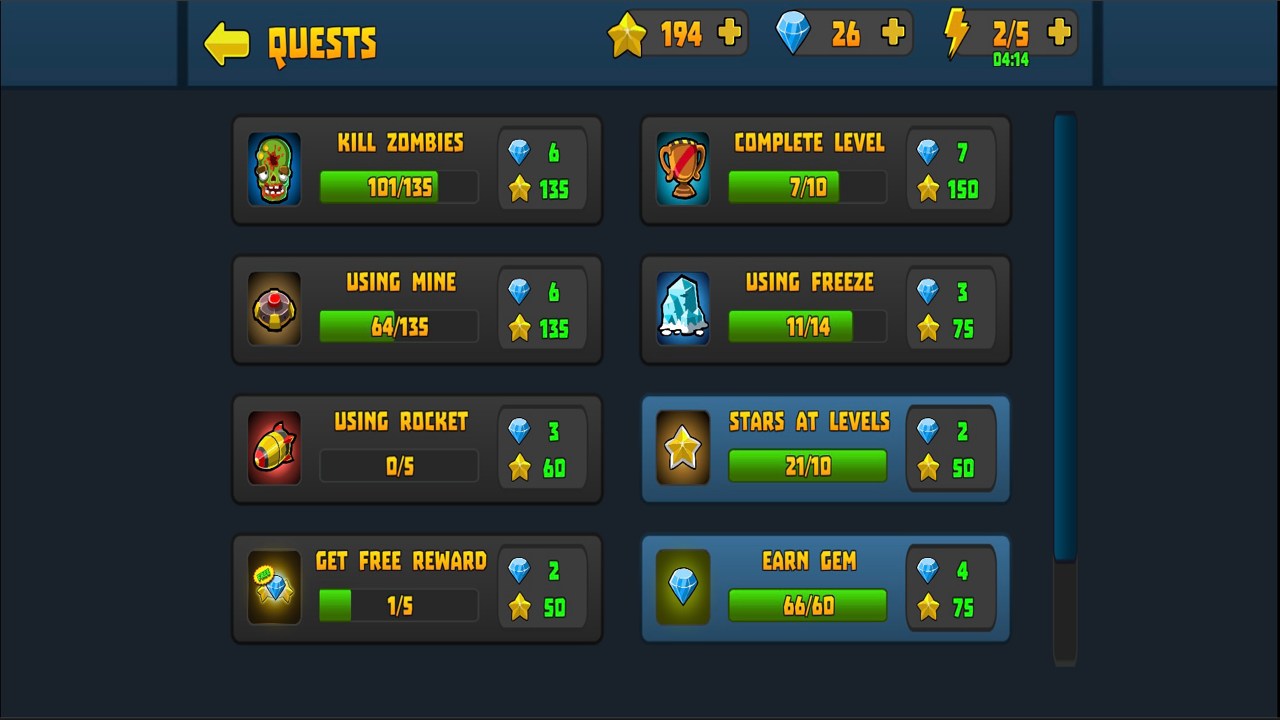Claim the completed Earn Gem quest

(825, 588)
